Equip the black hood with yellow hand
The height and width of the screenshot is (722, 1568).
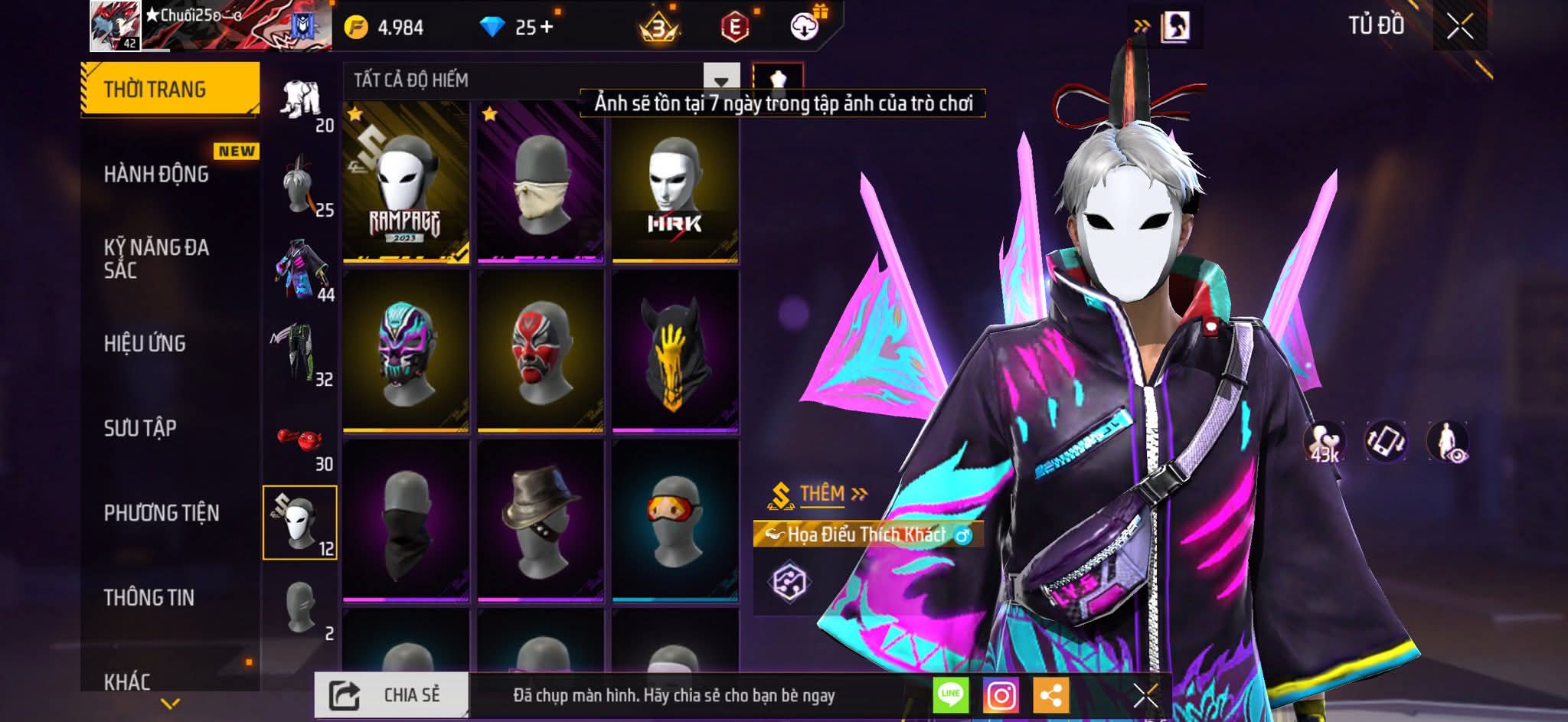pos(675,352)
